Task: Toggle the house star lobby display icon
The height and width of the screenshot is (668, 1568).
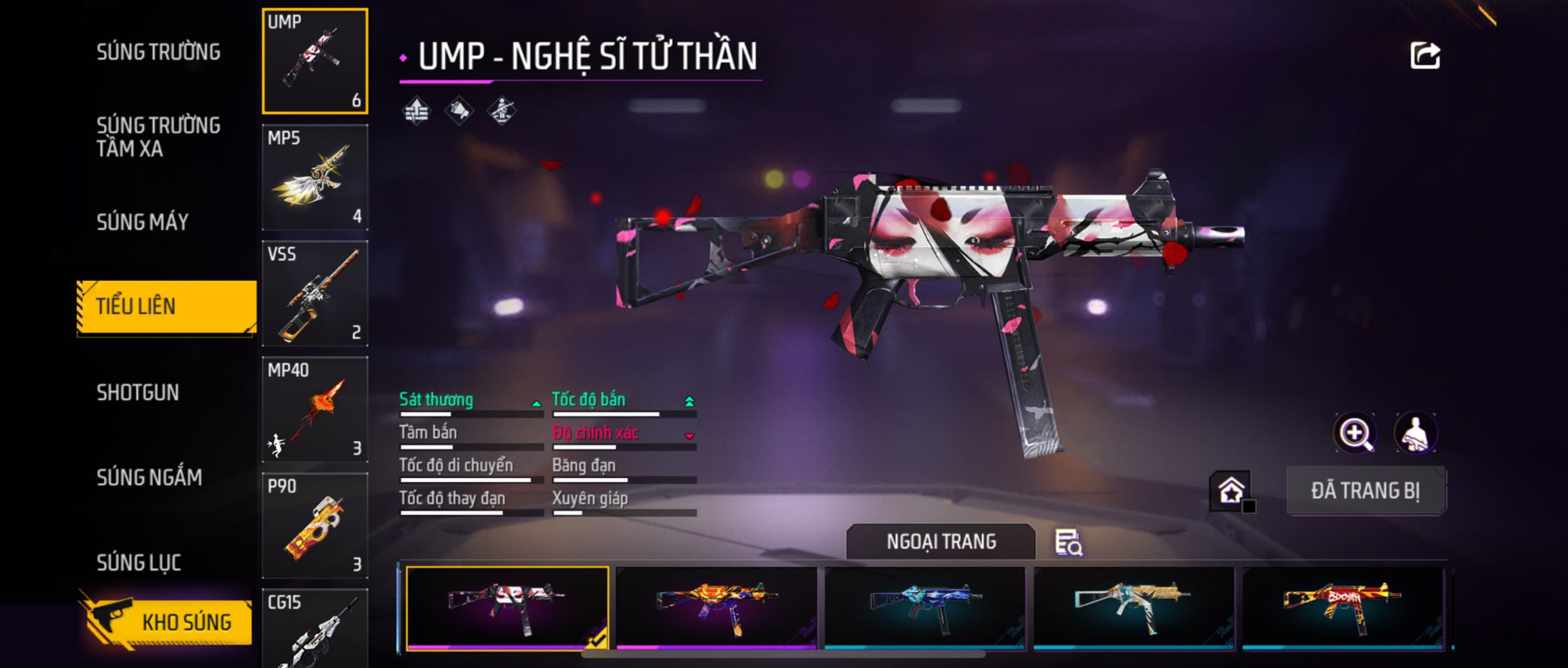Action: coord(1231,490)
